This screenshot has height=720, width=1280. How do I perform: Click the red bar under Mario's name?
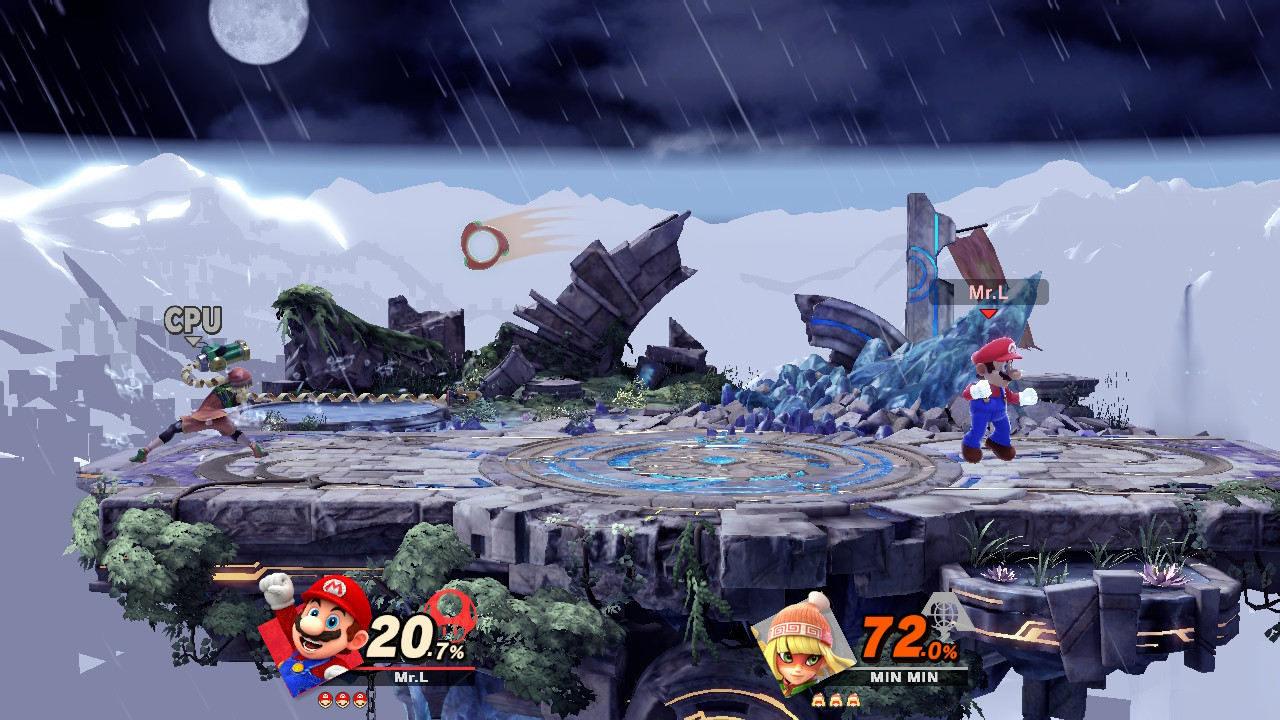(x=415, y=667)
